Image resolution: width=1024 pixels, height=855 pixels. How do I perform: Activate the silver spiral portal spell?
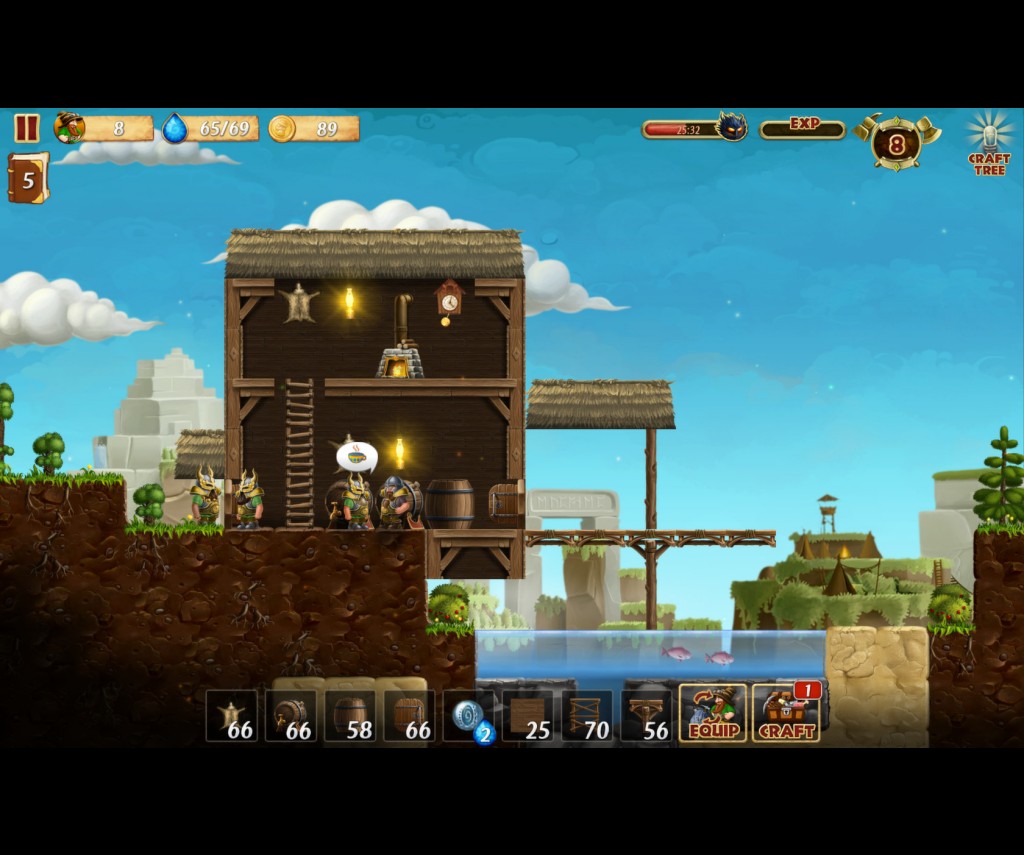tap(469, 716)
